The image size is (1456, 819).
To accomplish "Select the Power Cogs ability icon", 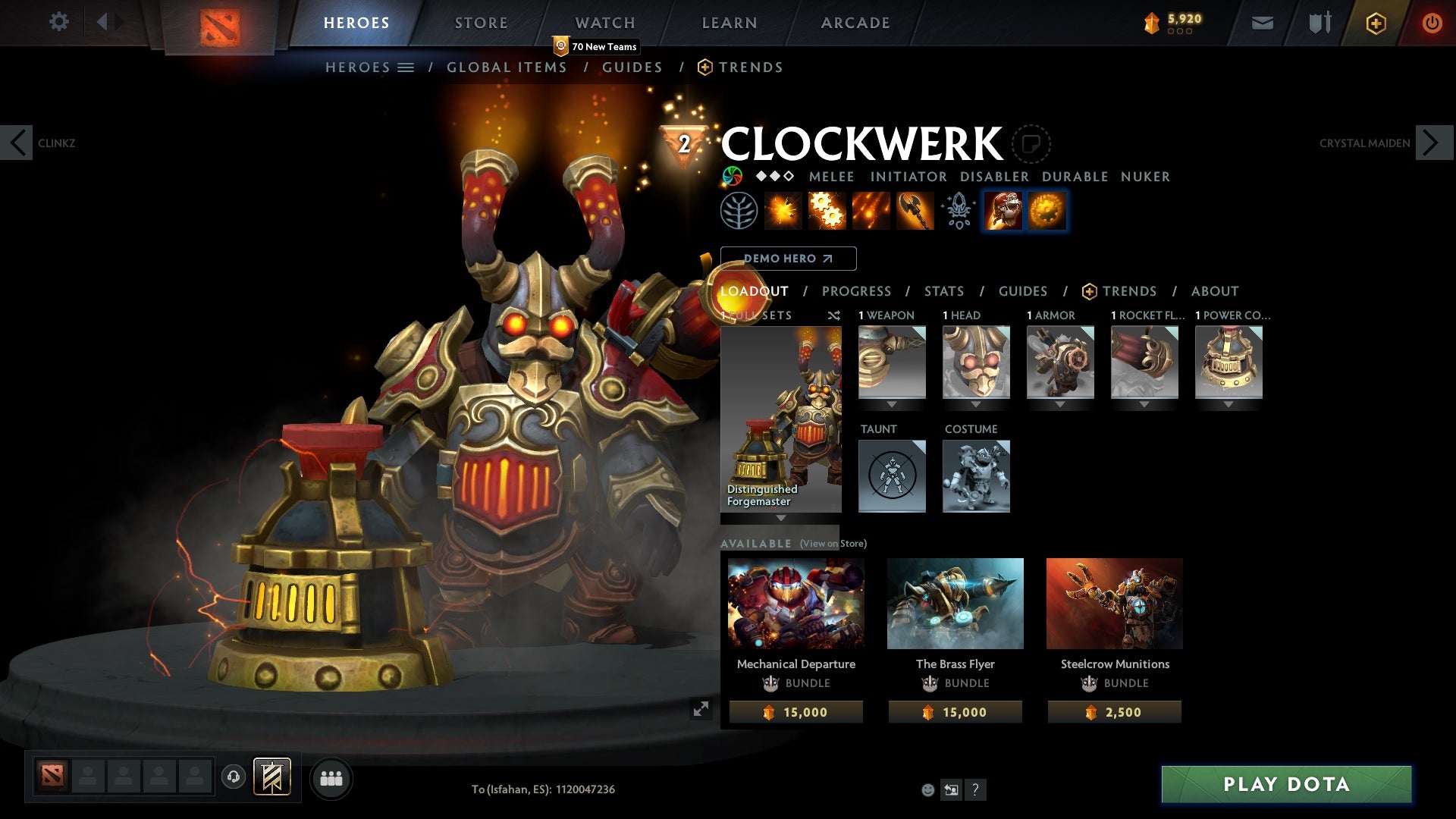I will tap(827, 210).
